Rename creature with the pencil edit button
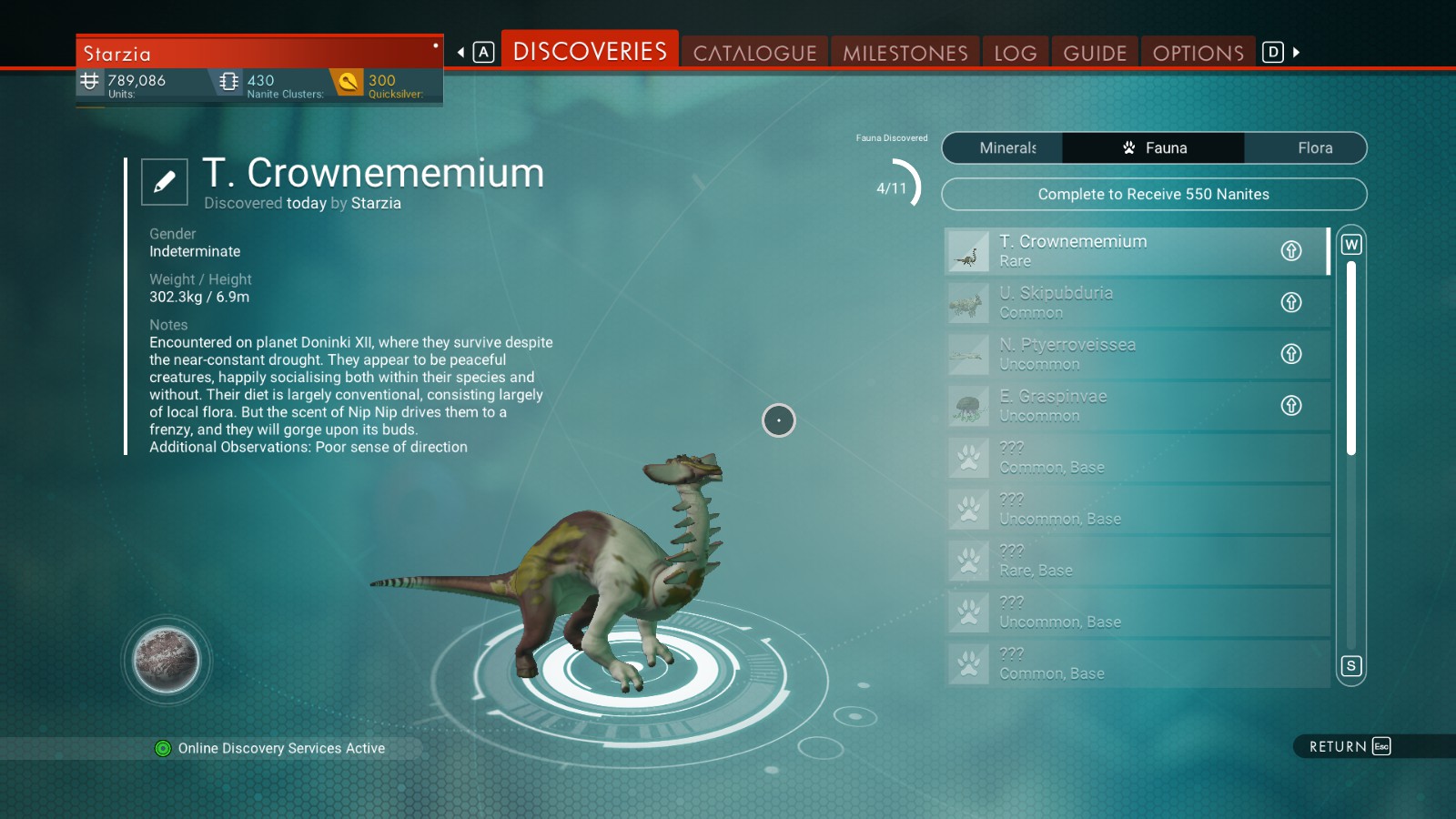The image size is (1456, 819). 165,182
